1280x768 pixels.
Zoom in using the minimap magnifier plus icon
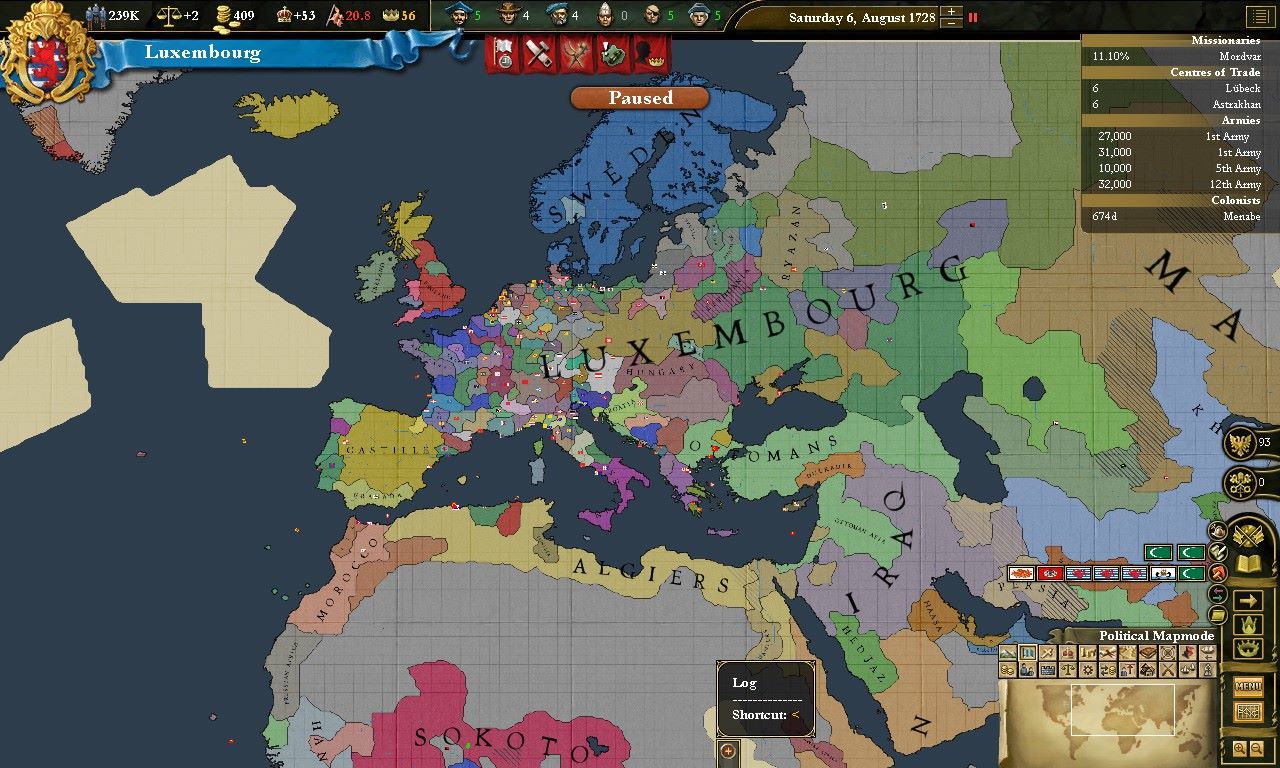pos(1241,748)
